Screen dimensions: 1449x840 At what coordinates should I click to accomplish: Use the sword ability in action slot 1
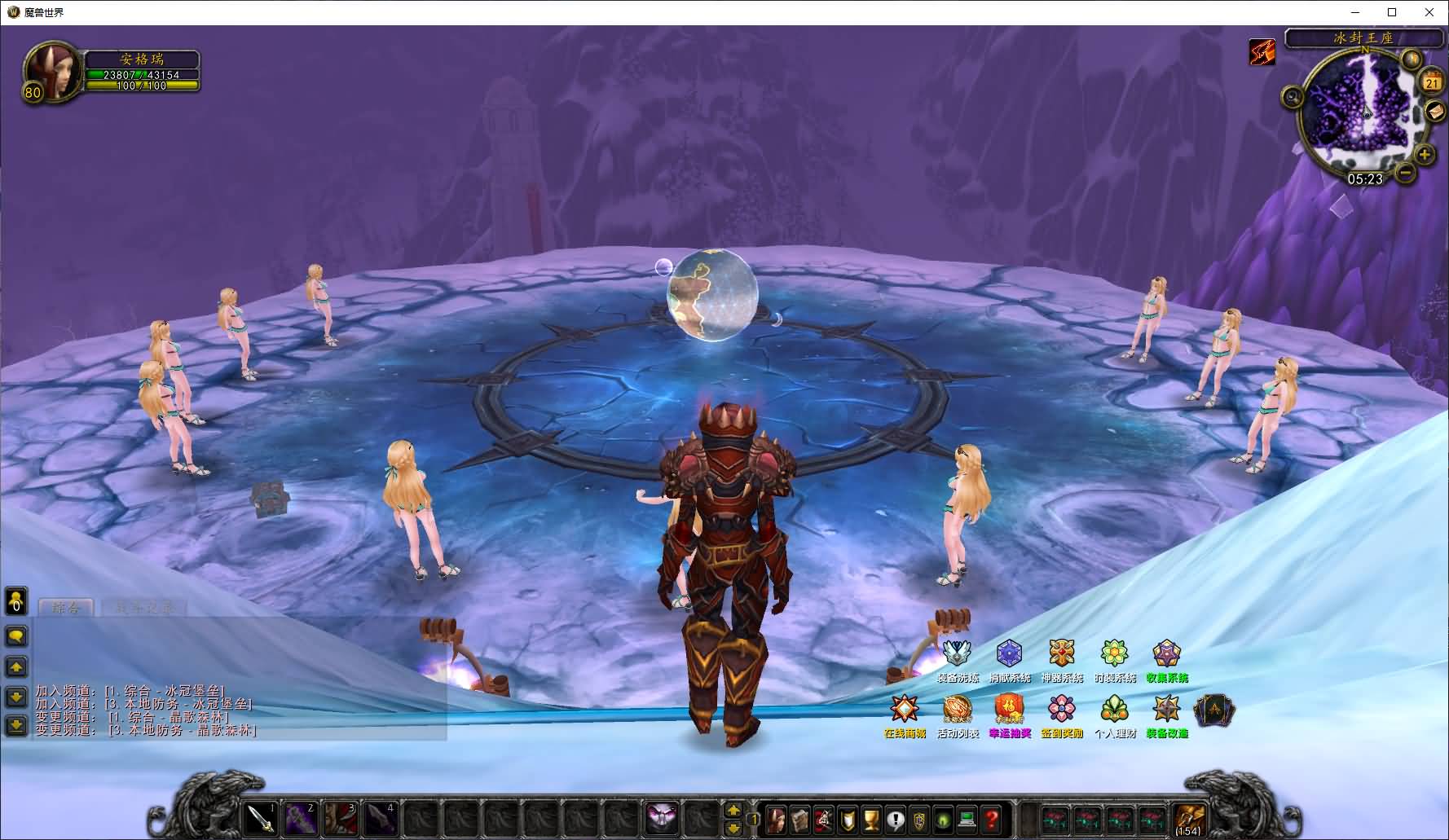(262, 817)
